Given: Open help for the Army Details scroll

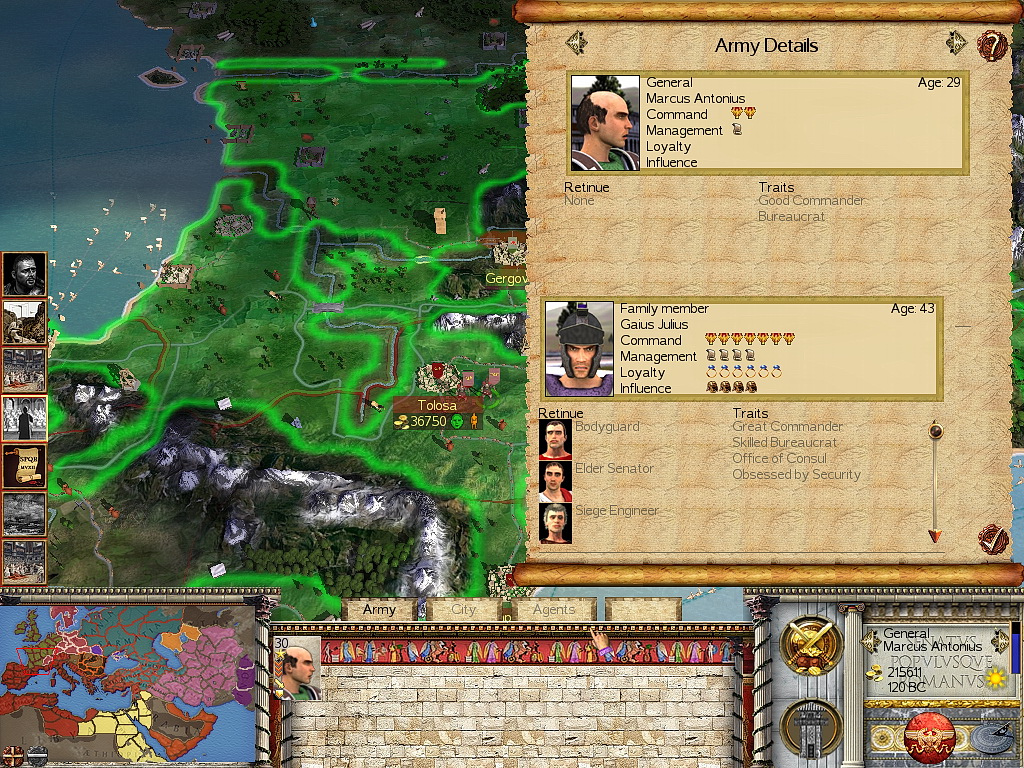Looking at the screenshot, I should 991,45.
